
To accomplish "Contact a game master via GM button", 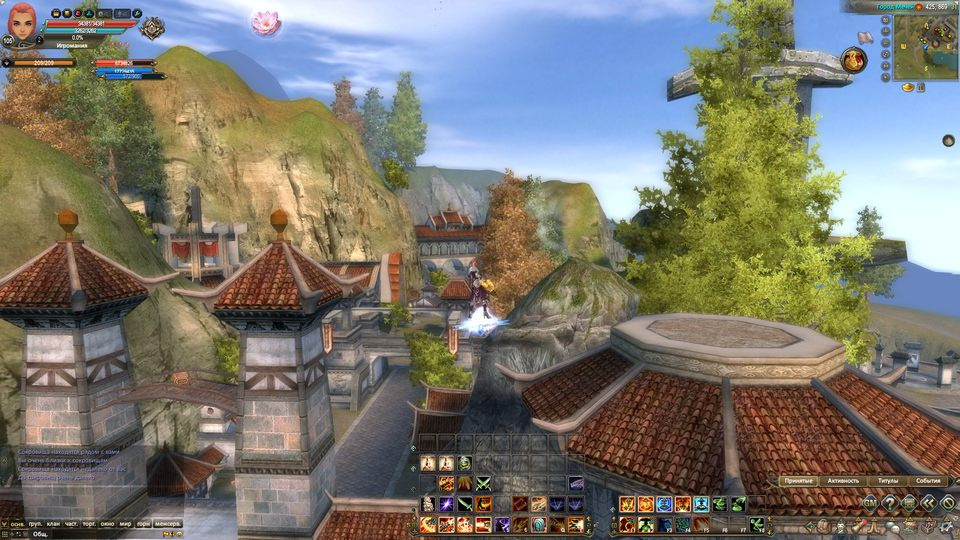I will 870,503.
